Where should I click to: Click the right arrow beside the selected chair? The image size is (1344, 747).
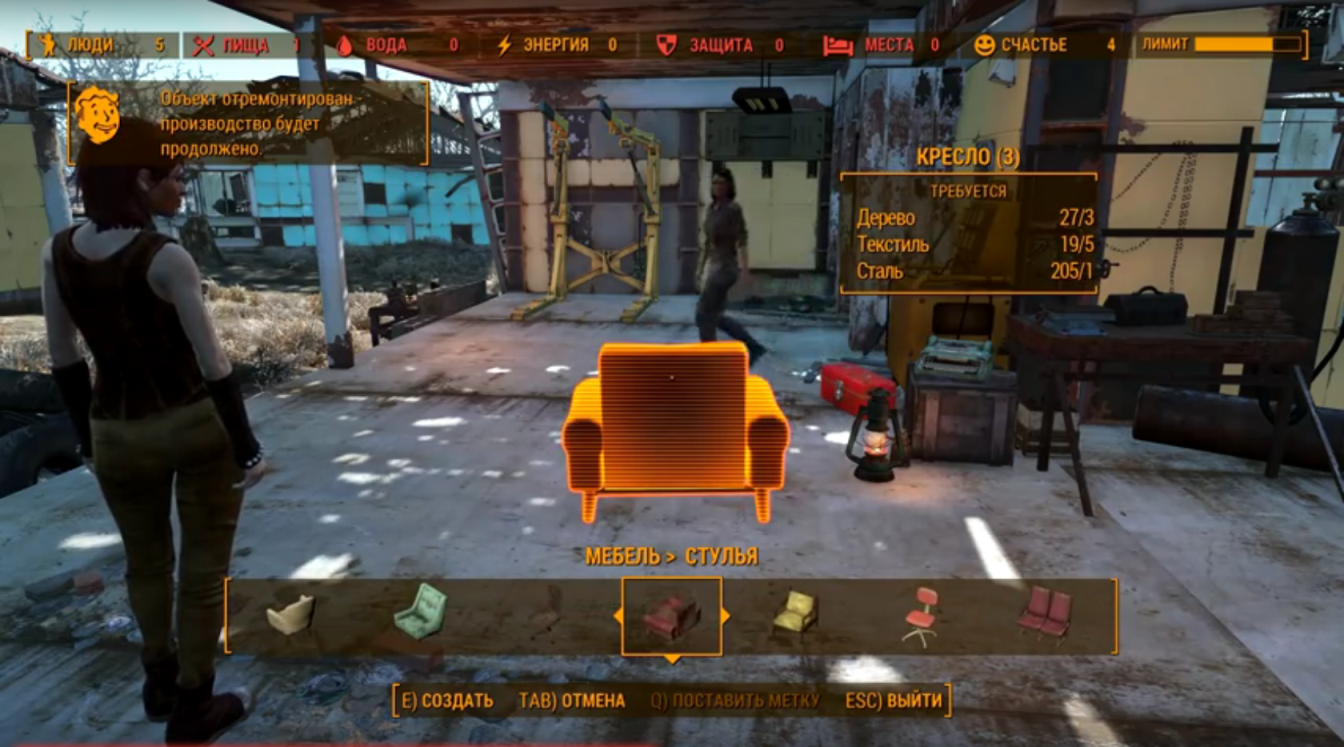(x=725, y=616)
